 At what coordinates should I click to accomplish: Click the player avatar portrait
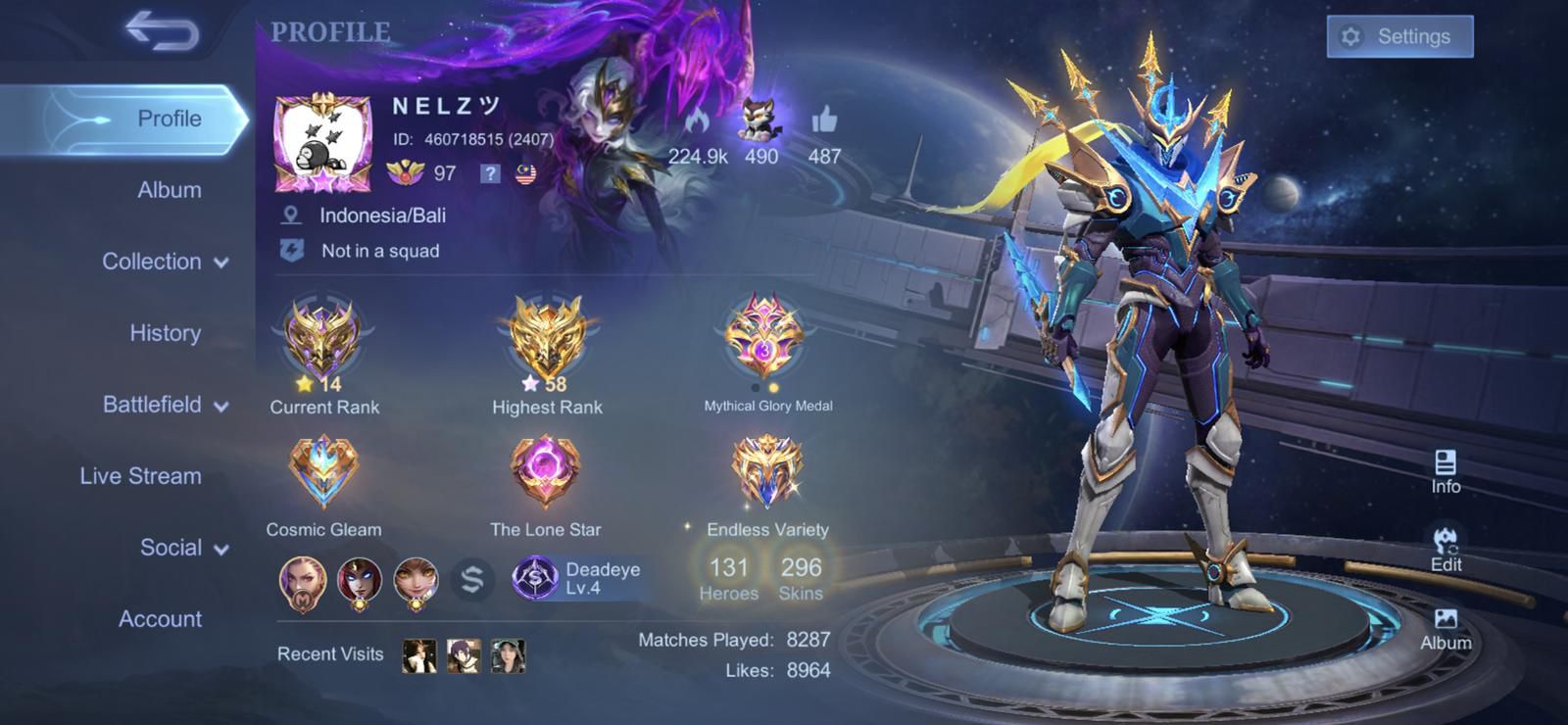tap(322, 143)
